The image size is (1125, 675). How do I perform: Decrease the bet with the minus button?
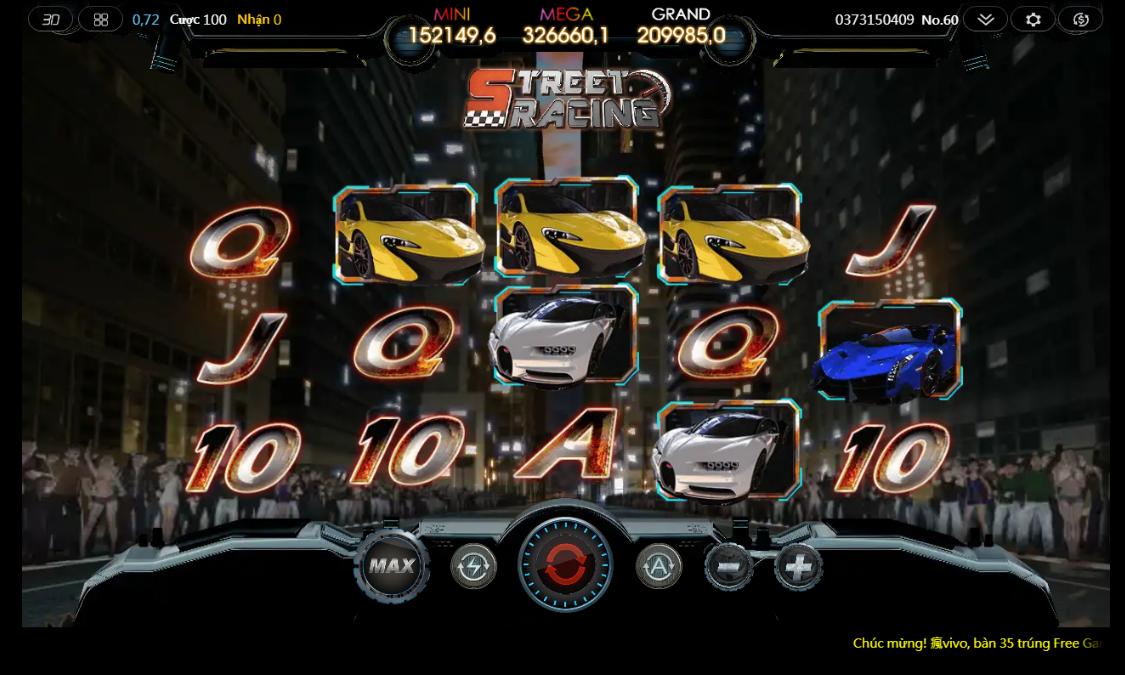click(728, 567)
